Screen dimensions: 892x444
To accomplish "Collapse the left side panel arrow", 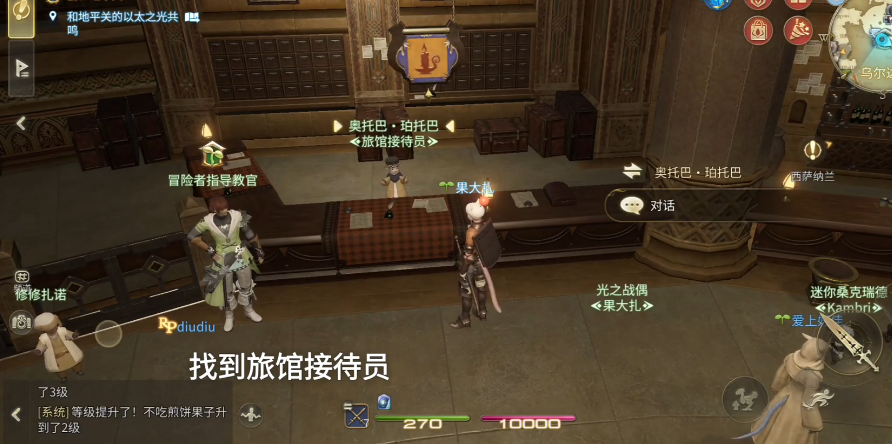I will (20, 124).
